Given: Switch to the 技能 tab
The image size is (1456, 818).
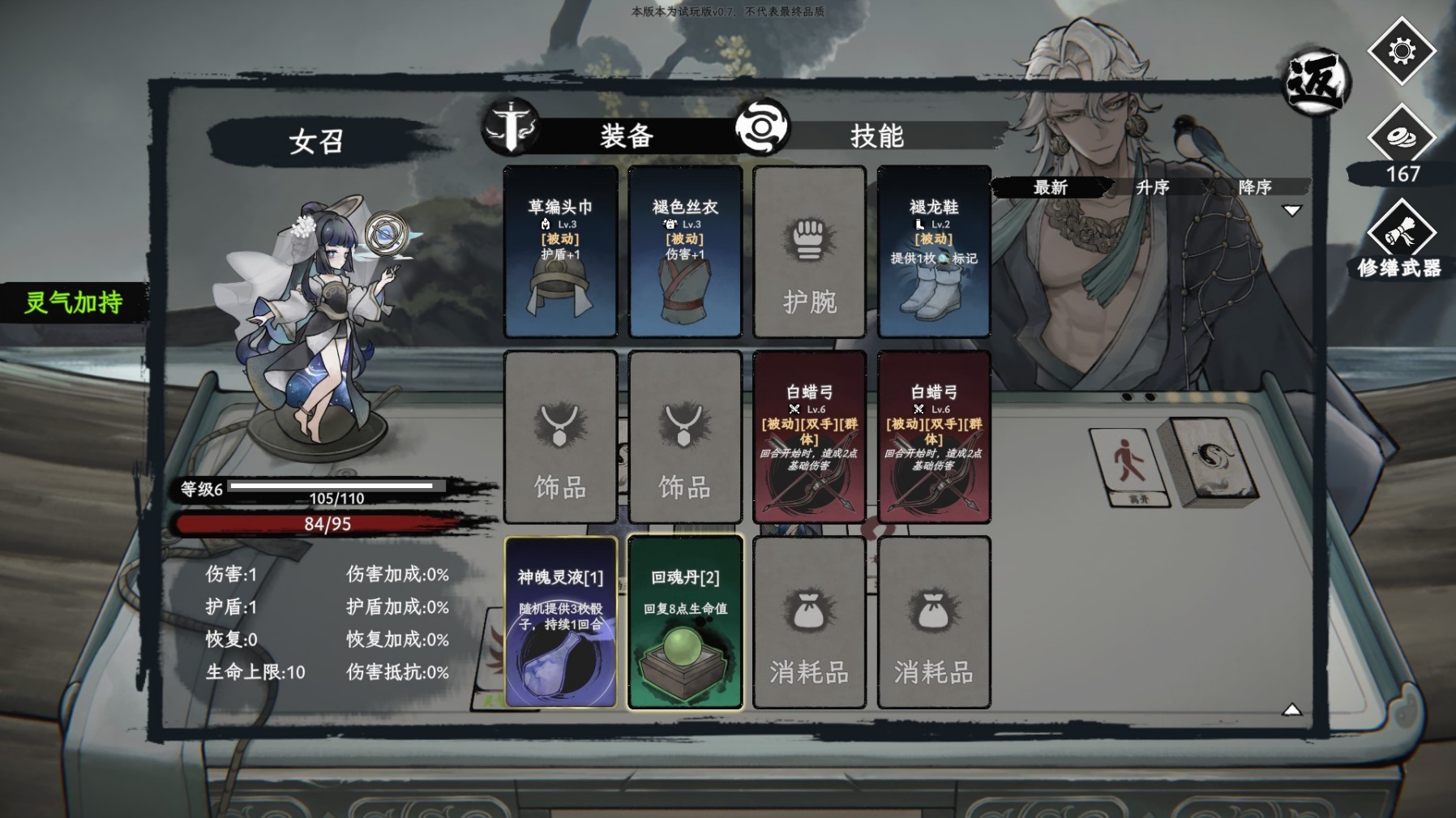Looking at the screenshot, I should pyautogui.click(x=876, y=135).
